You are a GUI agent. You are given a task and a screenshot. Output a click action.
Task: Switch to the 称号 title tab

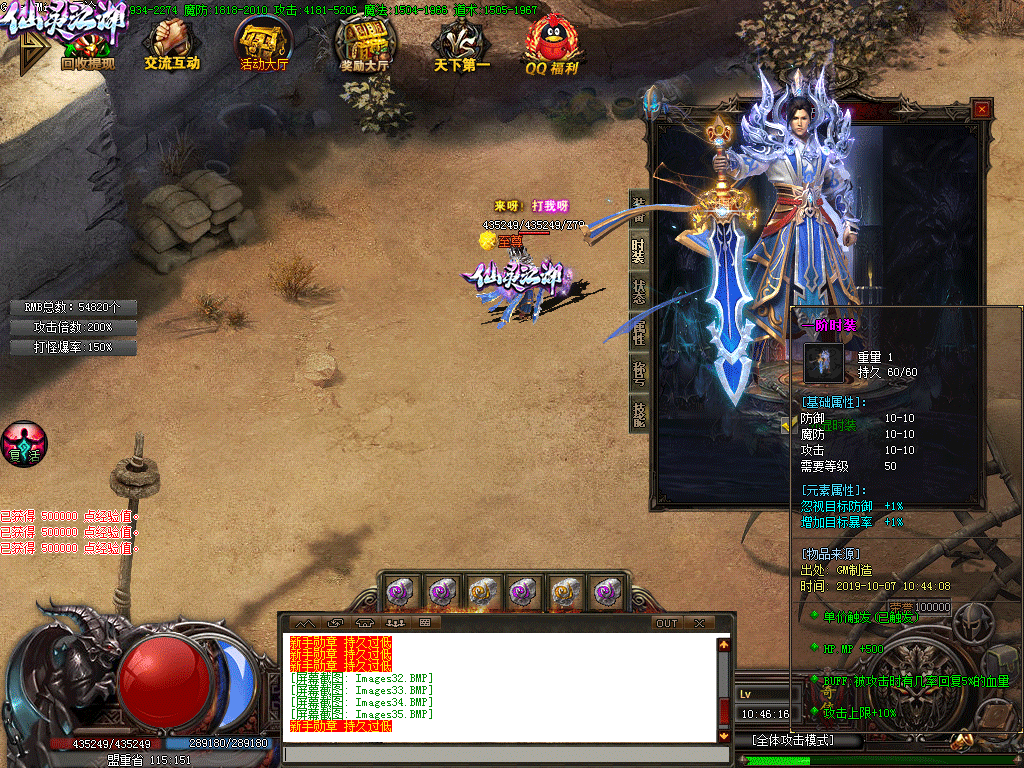click(x=638, y=372)
